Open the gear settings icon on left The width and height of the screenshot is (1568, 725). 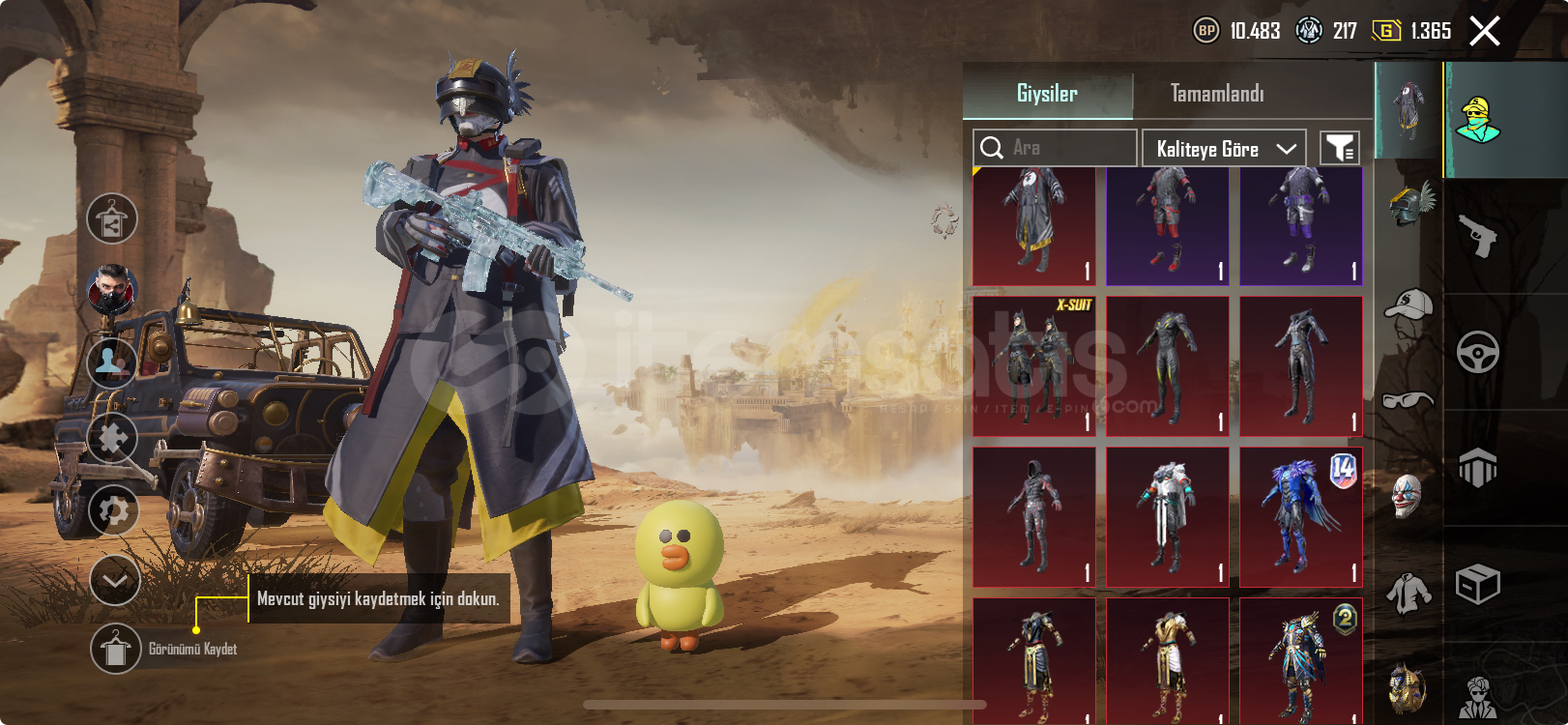click(113, 509)
